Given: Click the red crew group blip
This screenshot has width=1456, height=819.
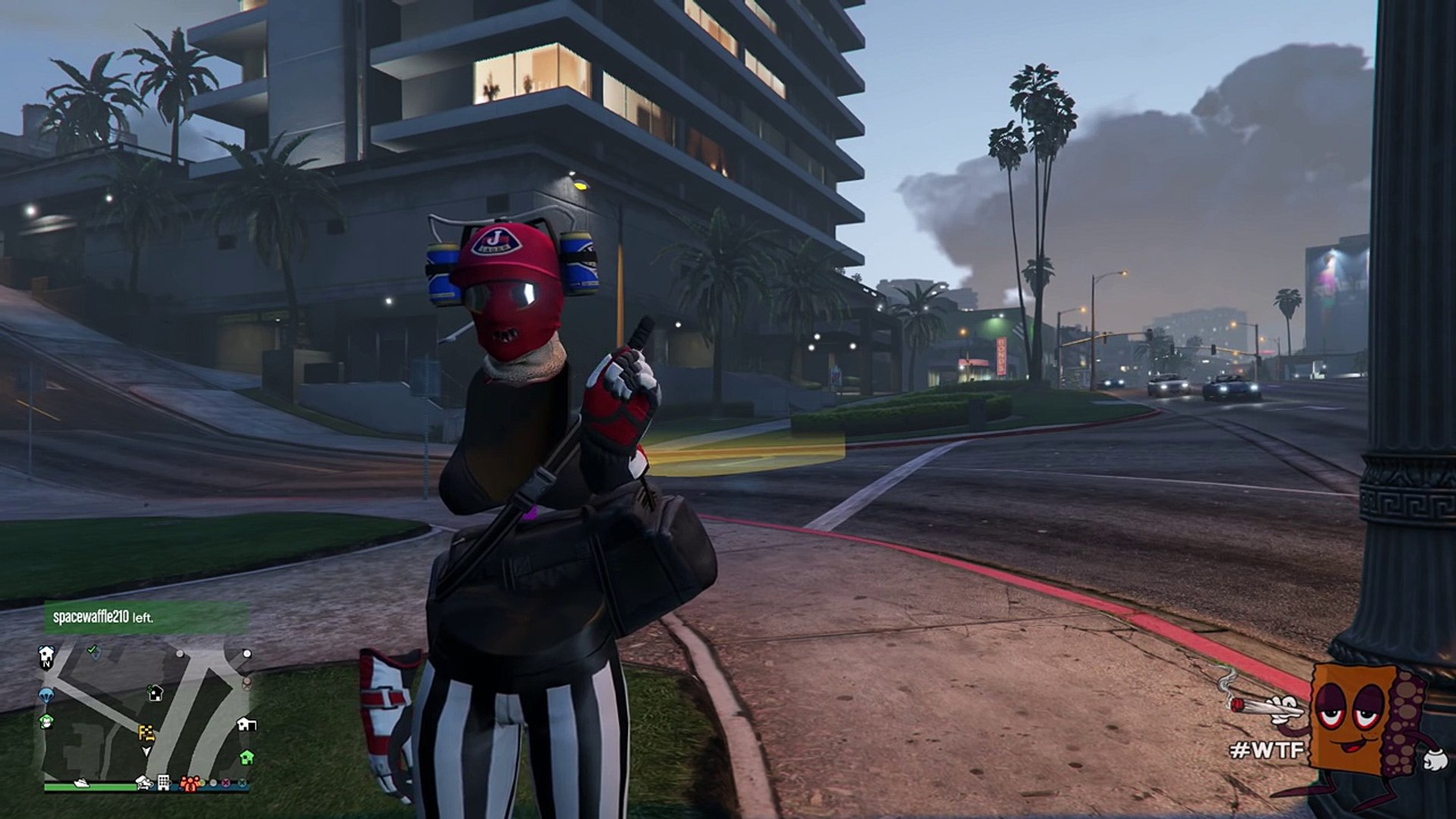Looking at the screenshot, I should (189, 783).
